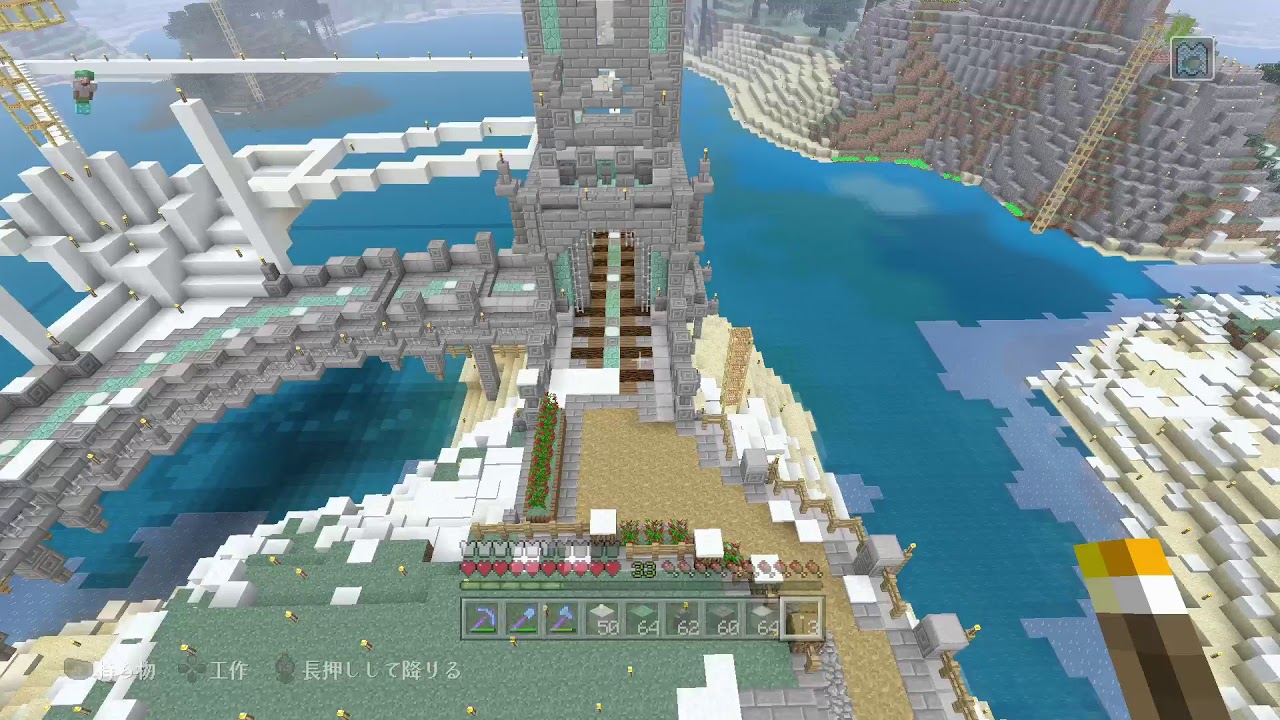Click the experience level number 33

coord(643,567)
